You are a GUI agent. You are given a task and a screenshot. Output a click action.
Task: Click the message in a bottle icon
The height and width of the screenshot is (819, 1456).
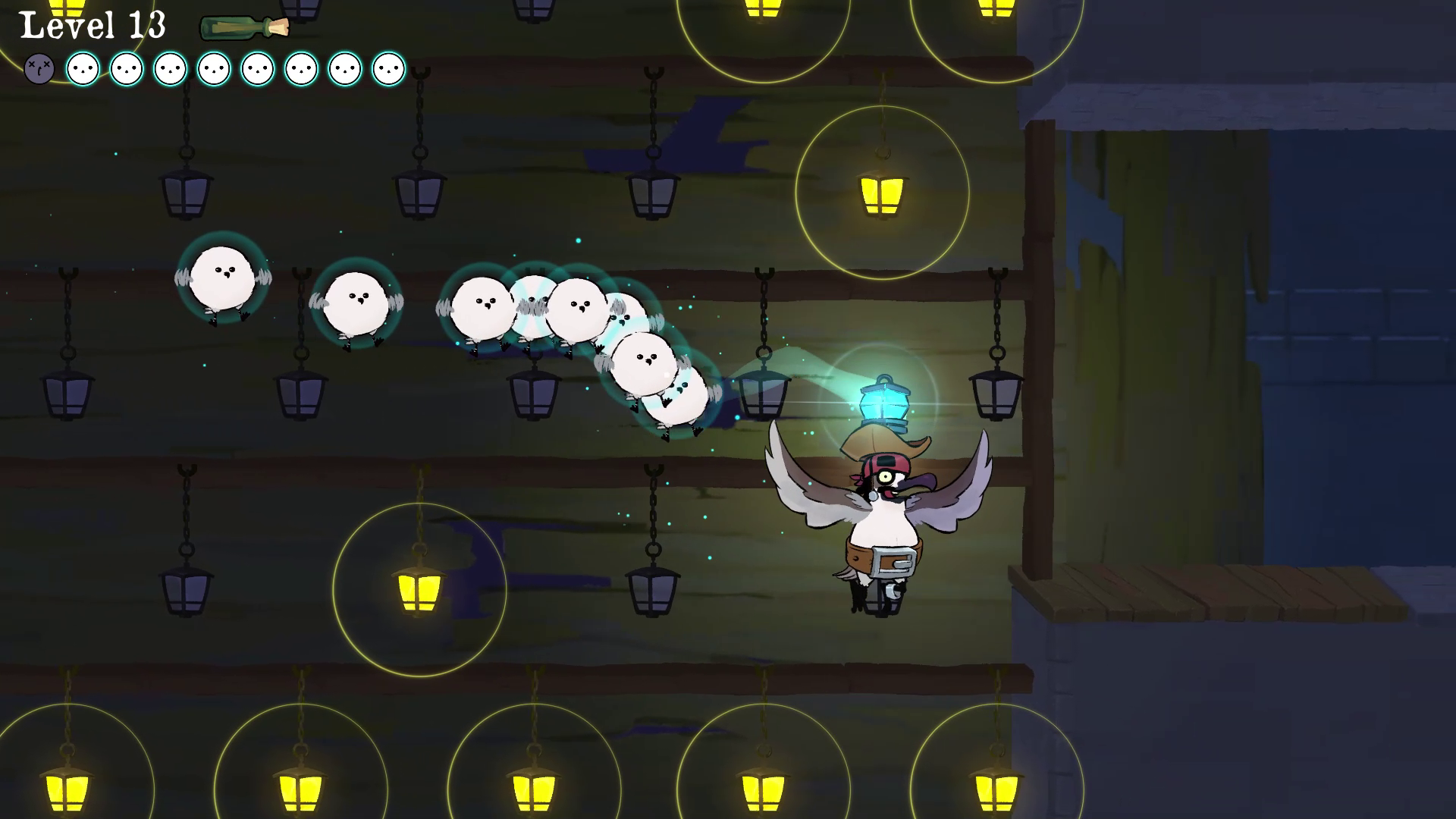pos(243,28)
